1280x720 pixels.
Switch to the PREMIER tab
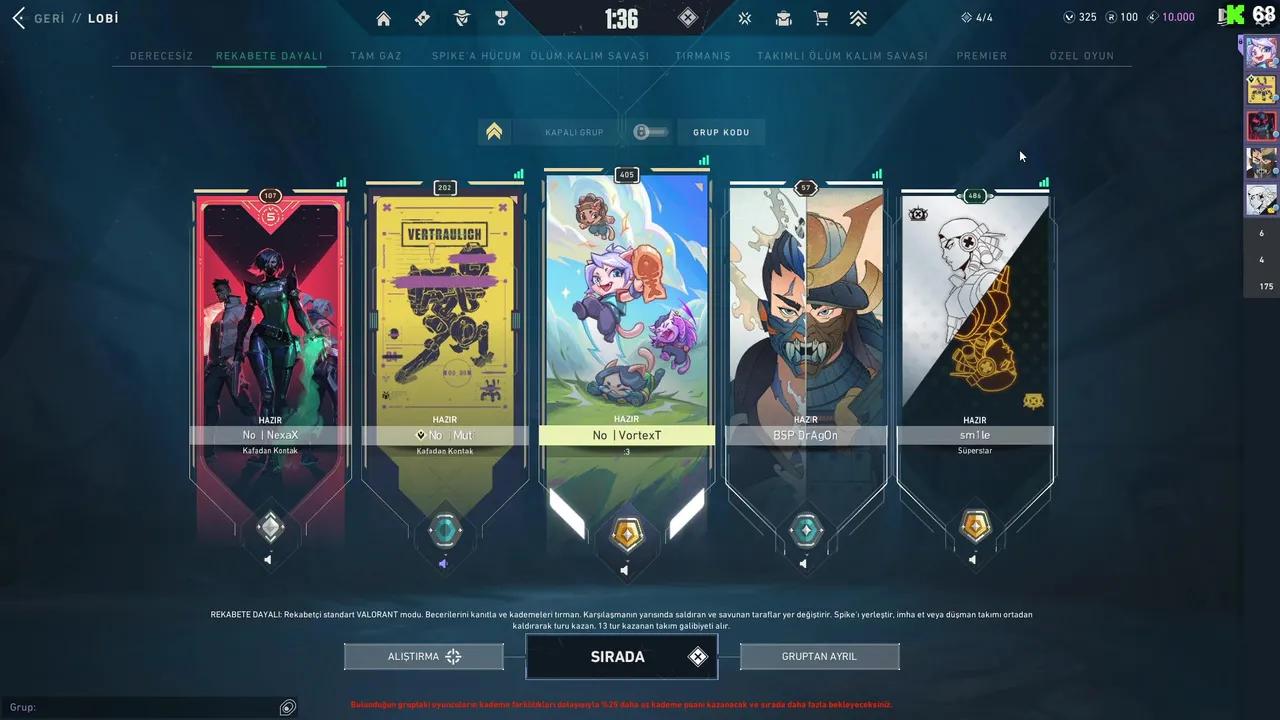pos(982,56)
